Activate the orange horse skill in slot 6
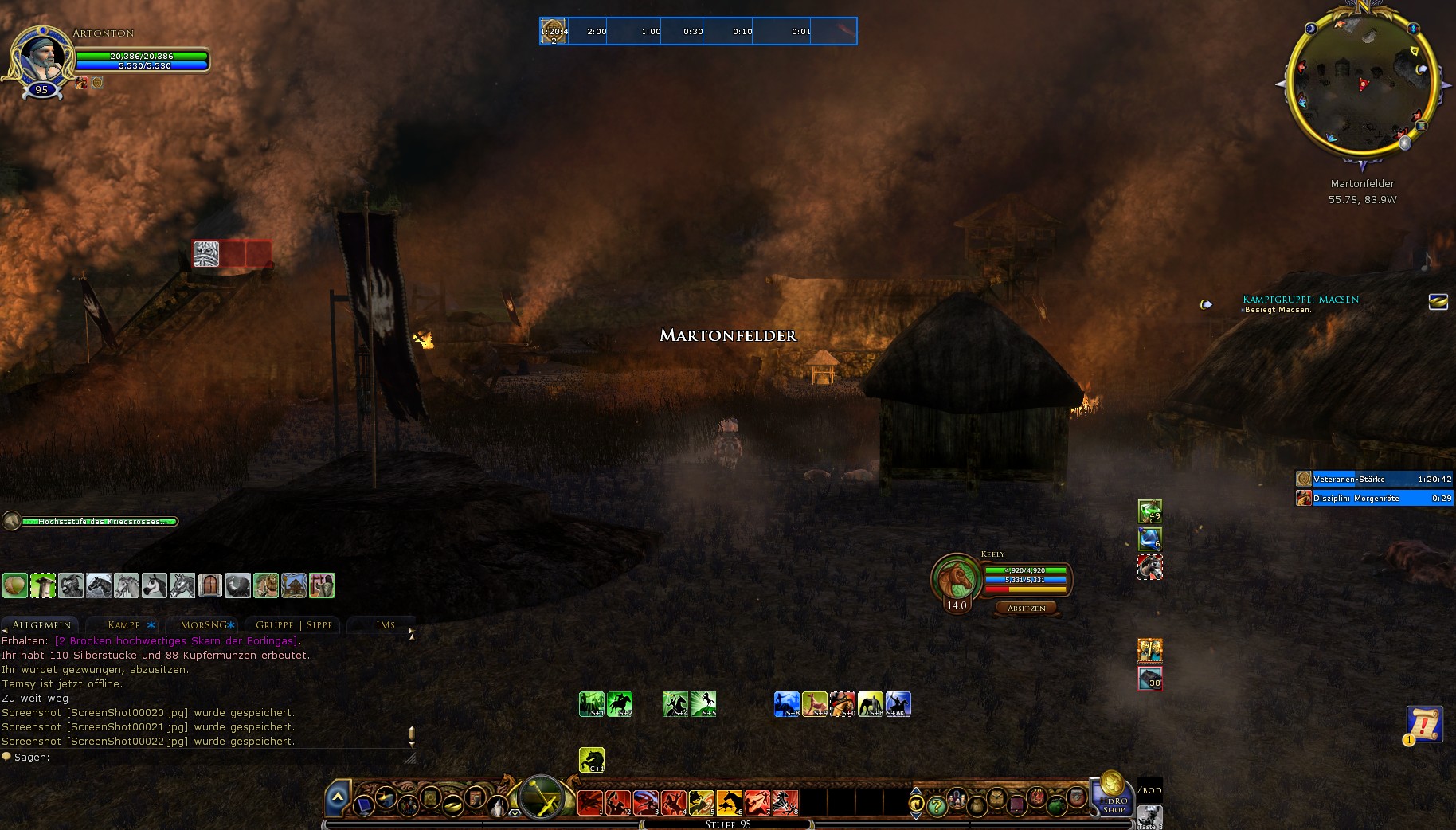Image resolution: width=1456 pixels, height=830 pixels. click(729, 802)
